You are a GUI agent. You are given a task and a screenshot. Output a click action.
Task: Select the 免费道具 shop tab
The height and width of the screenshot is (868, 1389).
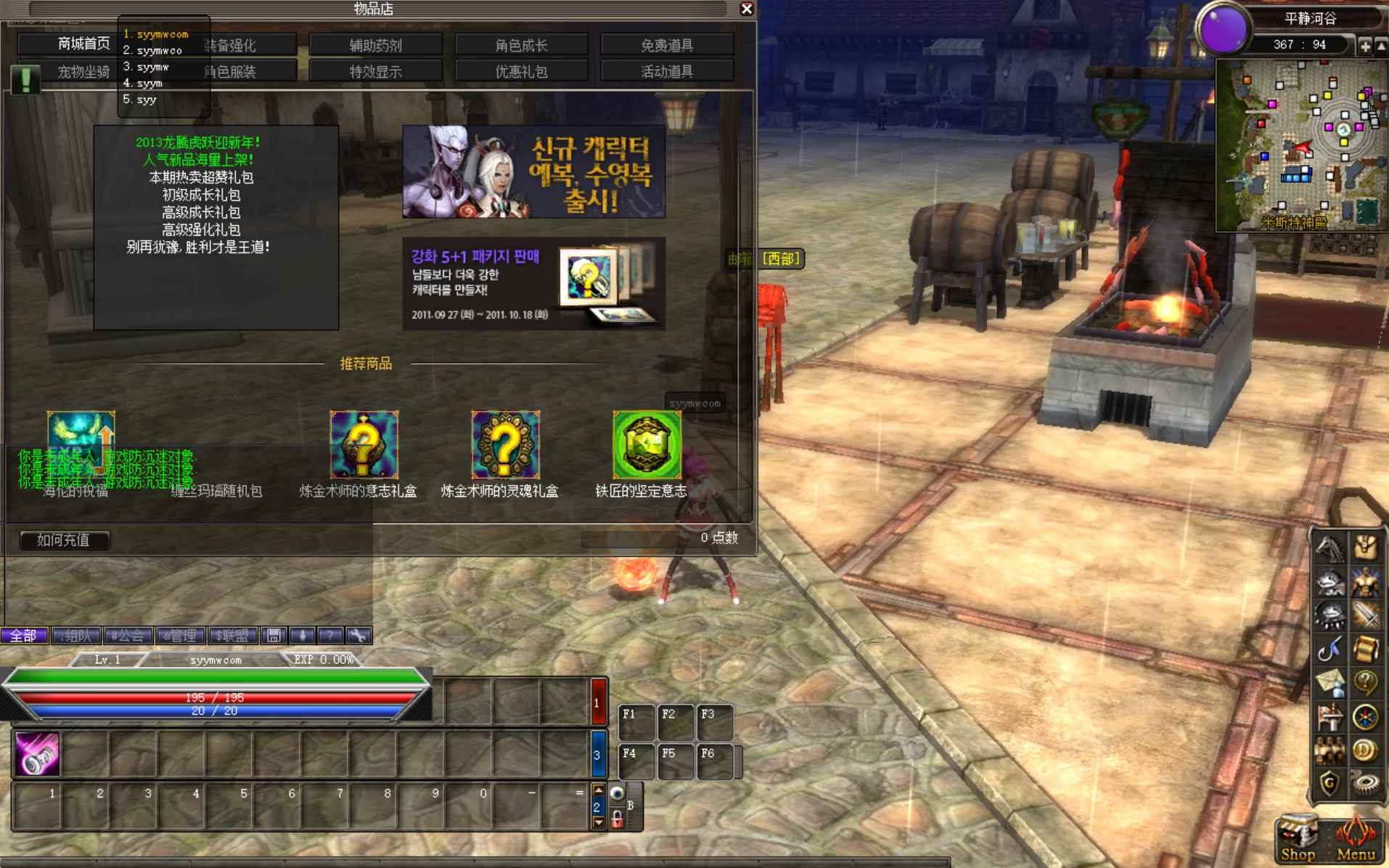click(x=667, y=45)
